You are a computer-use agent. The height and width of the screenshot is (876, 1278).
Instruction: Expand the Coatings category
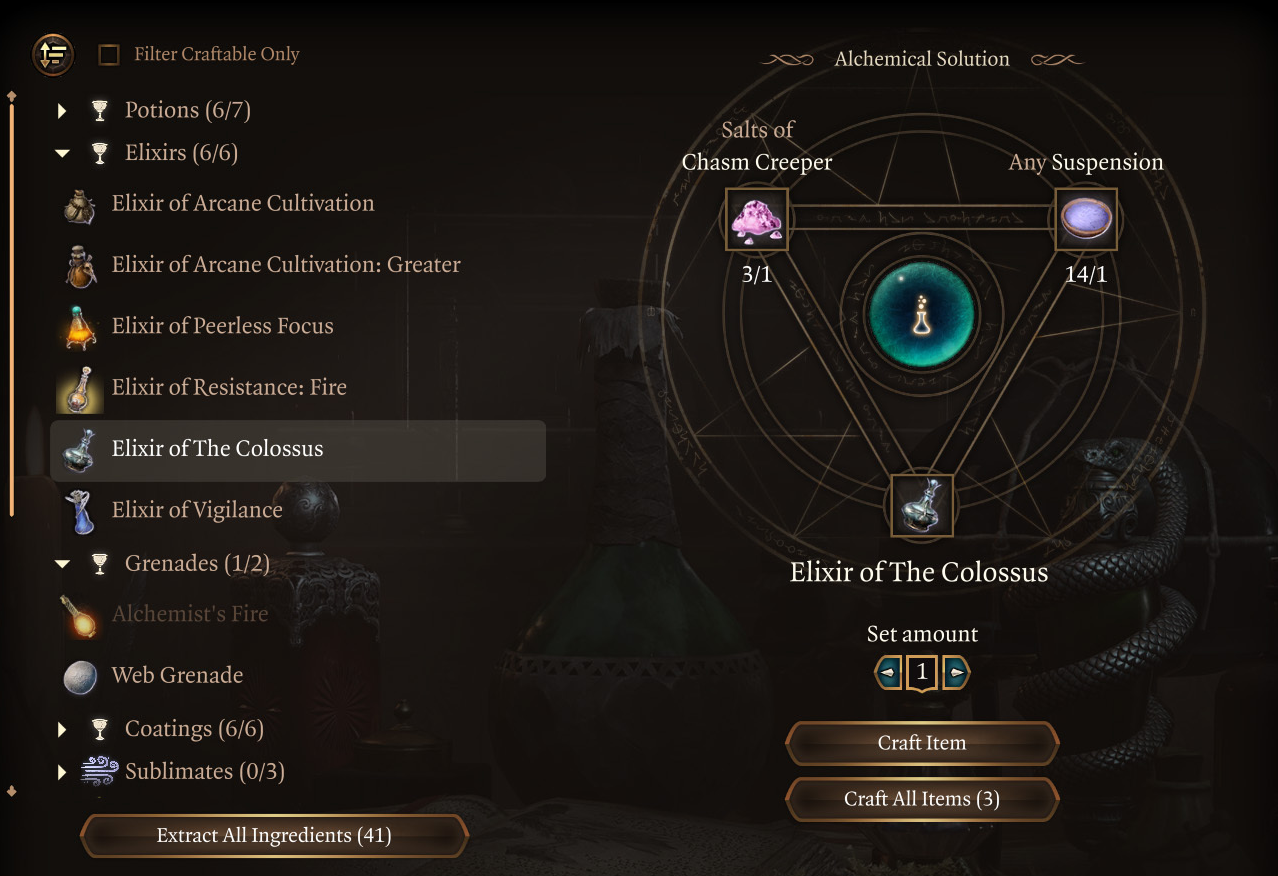[x=62, y=730]
